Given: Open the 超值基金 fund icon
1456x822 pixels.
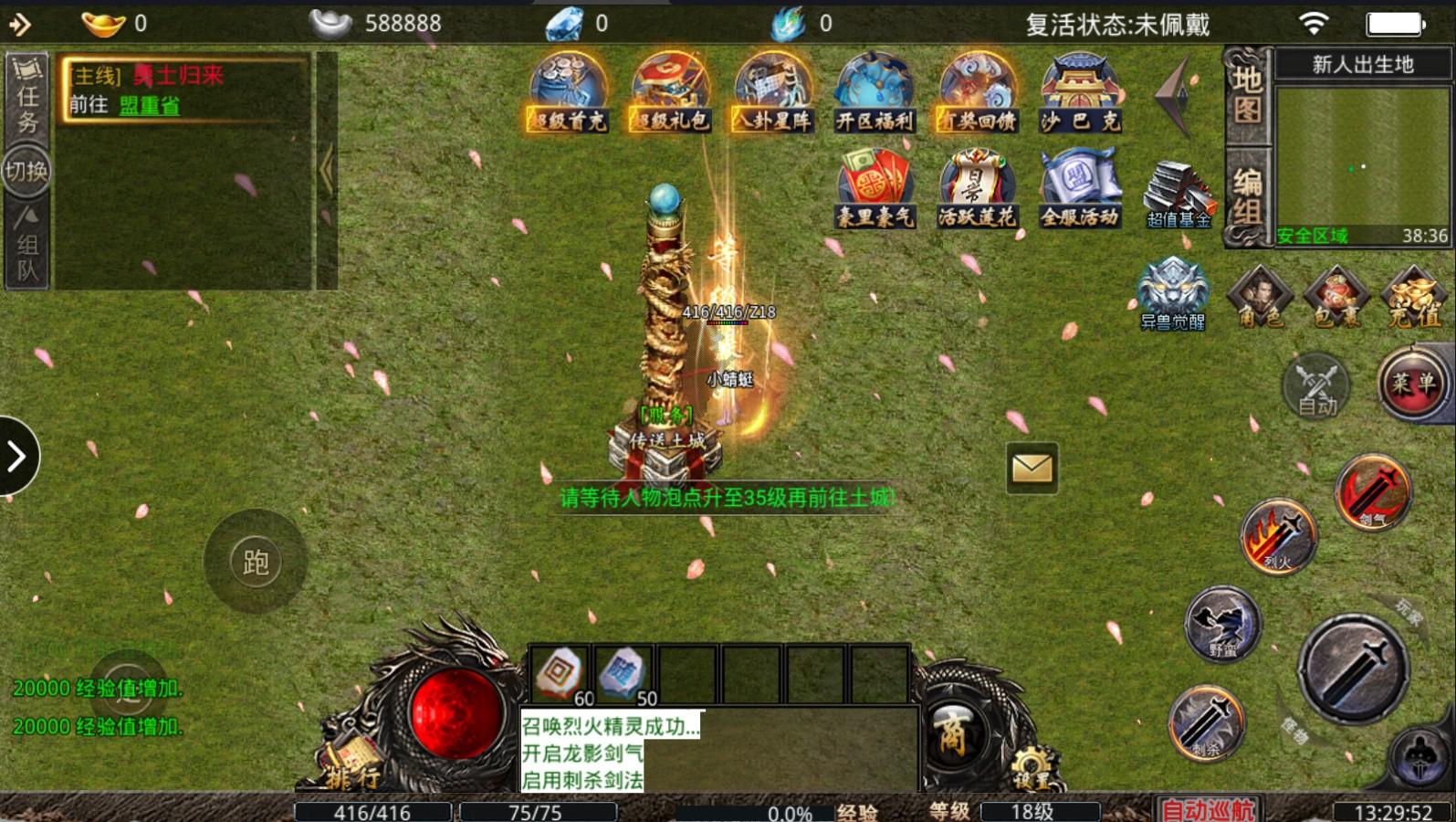Looking at the screenshot, I should (x=1178, y=194).
